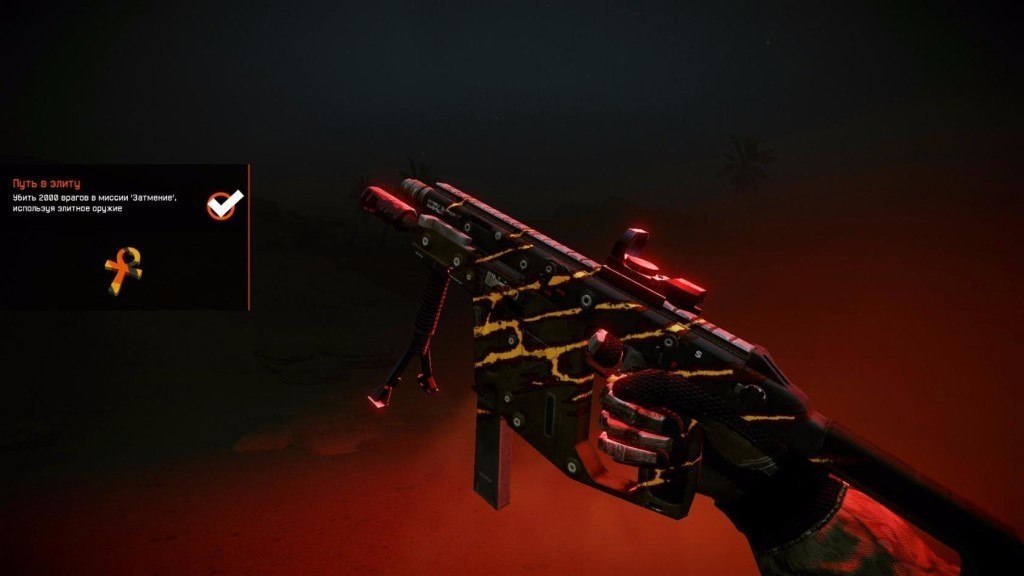
Task: Click the white checkmark on the achievement
Action: [224, 204]
